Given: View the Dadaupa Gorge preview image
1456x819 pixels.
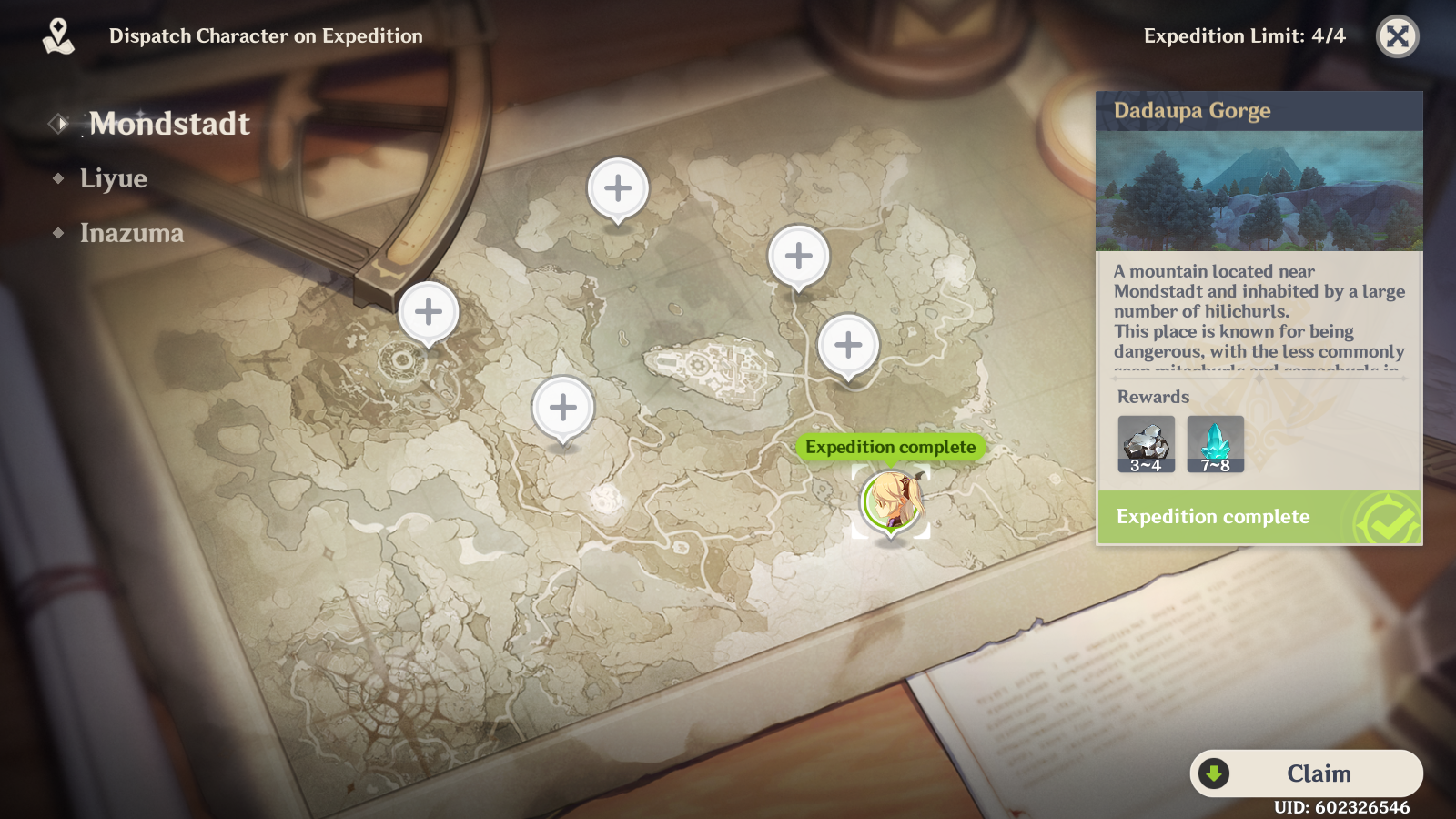Looking at the screenshot, I should pos(1259,190).
